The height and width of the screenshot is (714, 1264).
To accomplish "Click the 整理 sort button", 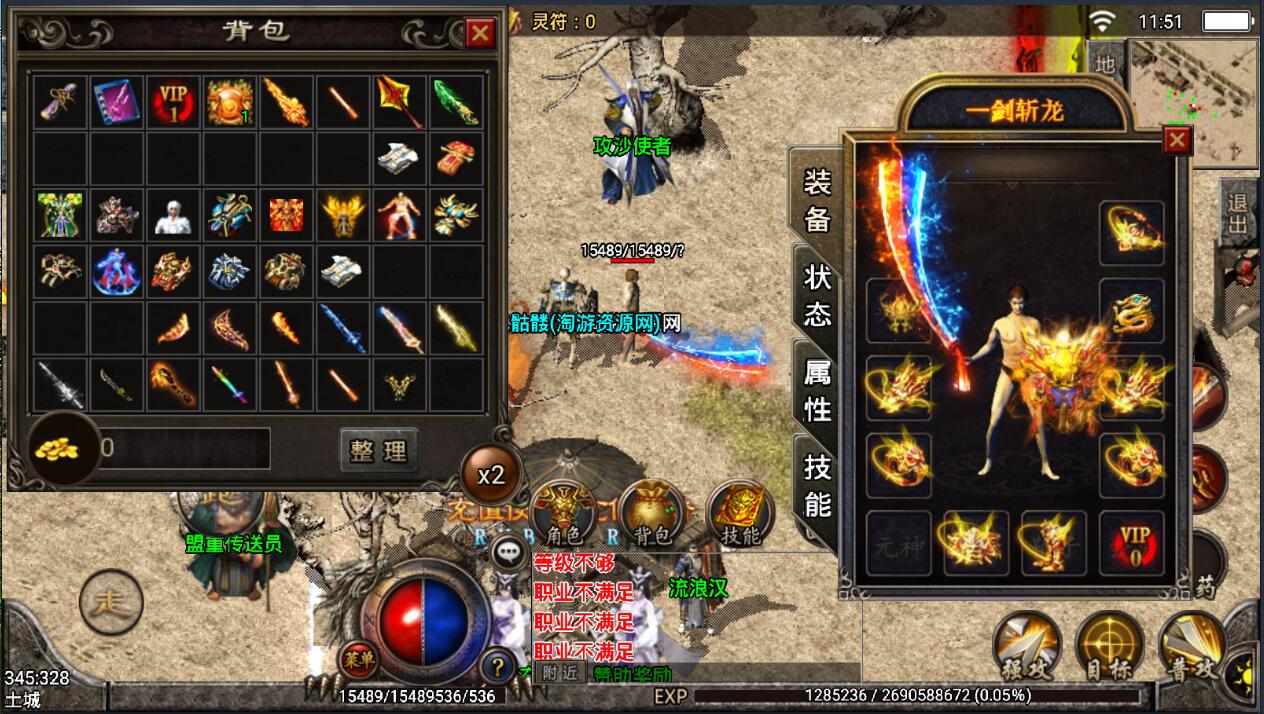I will point(378,450).
